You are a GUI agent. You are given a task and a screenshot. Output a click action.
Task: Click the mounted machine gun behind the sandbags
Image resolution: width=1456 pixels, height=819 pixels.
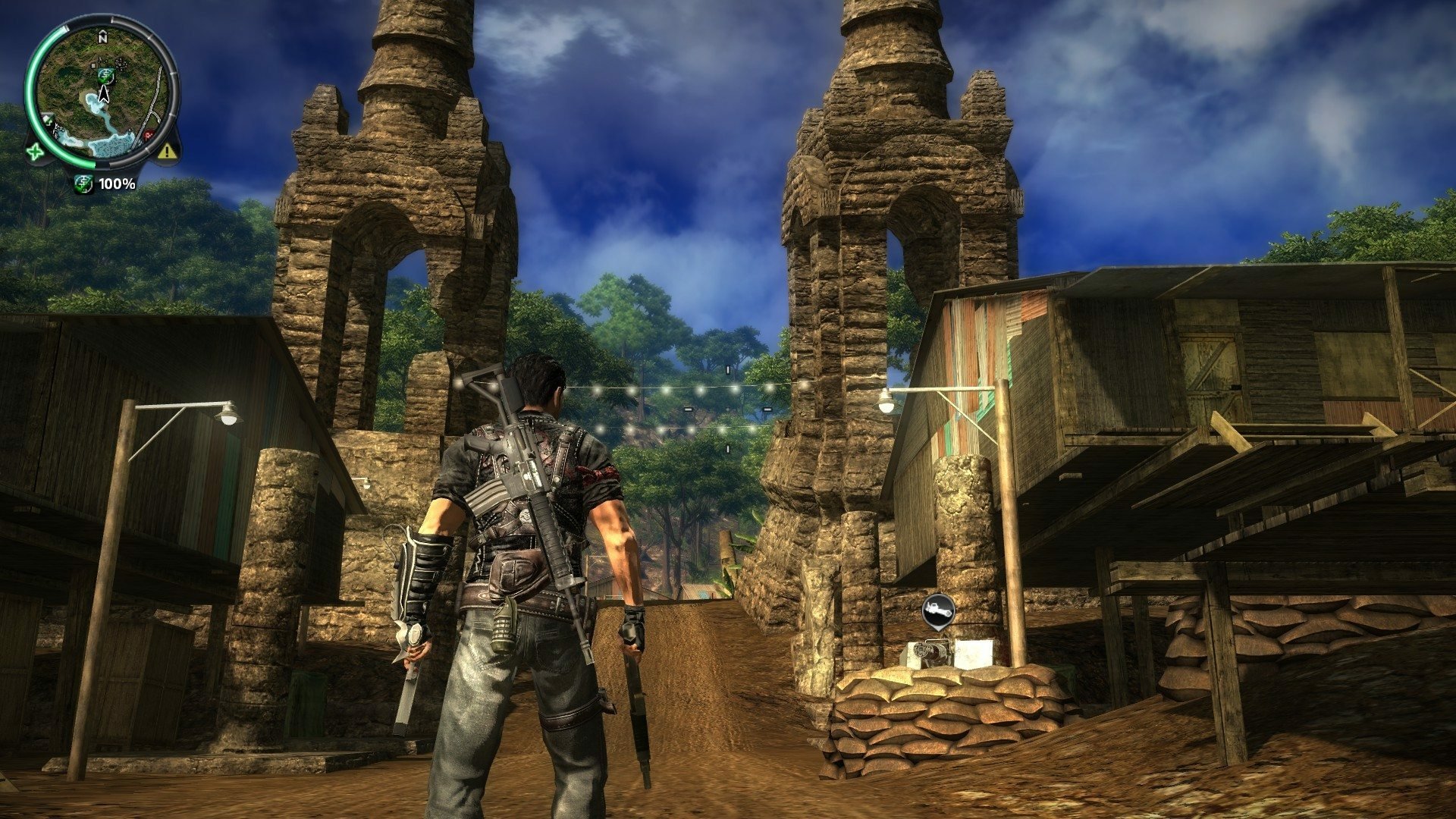[931, 651]
